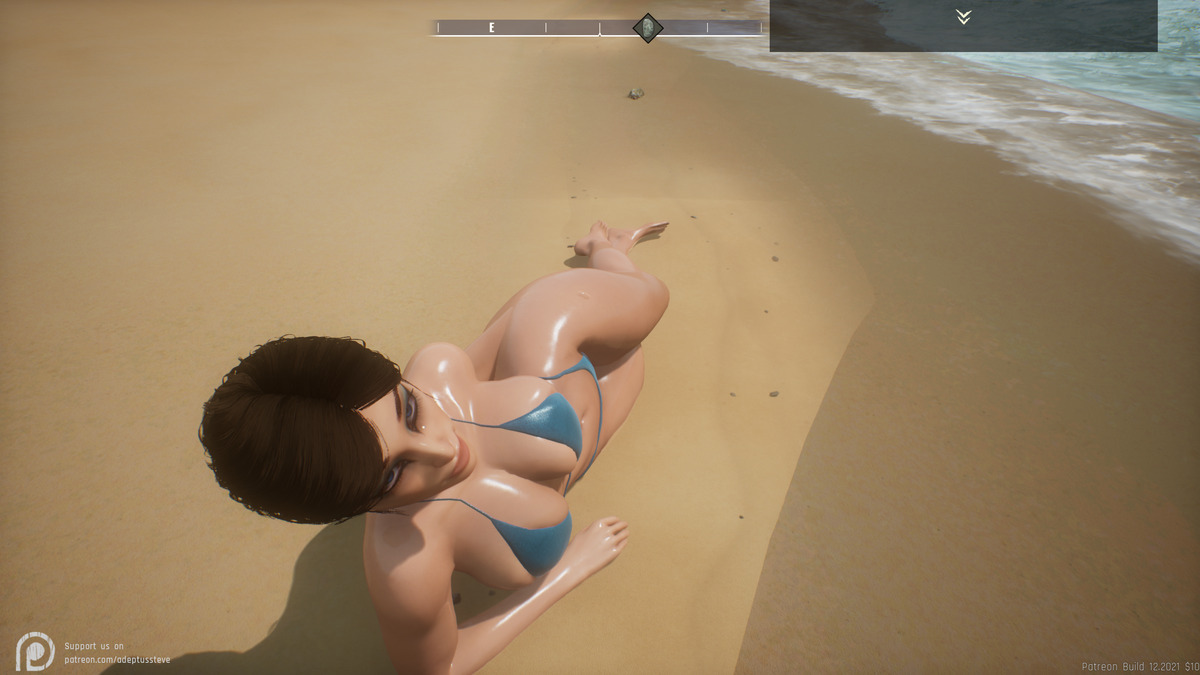The height and width of the screenshot is (675, 1200).
Task: Expand the collapsed panel with the double-chevron arrow
Action: point(963,17)
